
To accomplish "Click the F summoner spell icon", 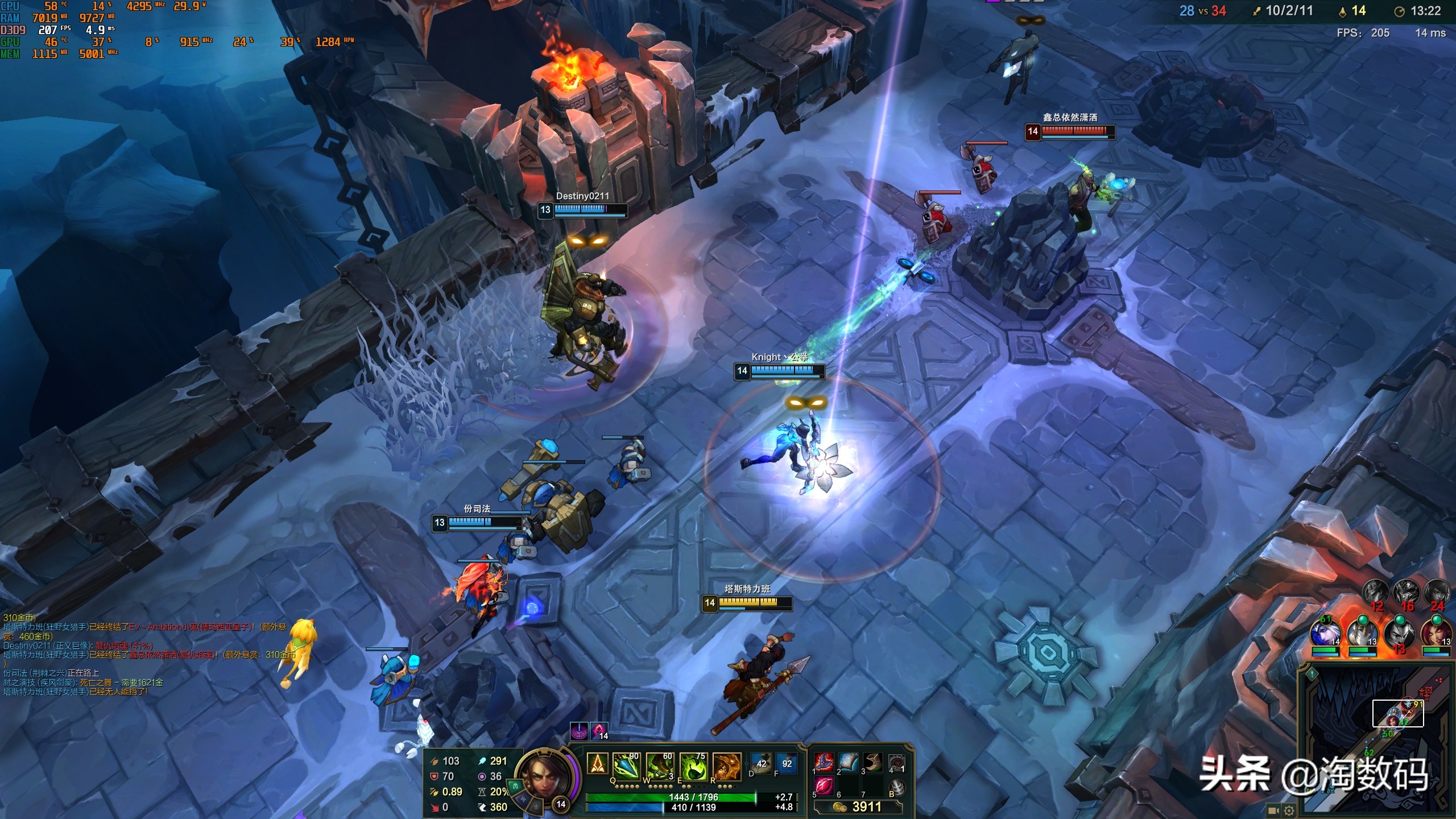I will 787,763.
